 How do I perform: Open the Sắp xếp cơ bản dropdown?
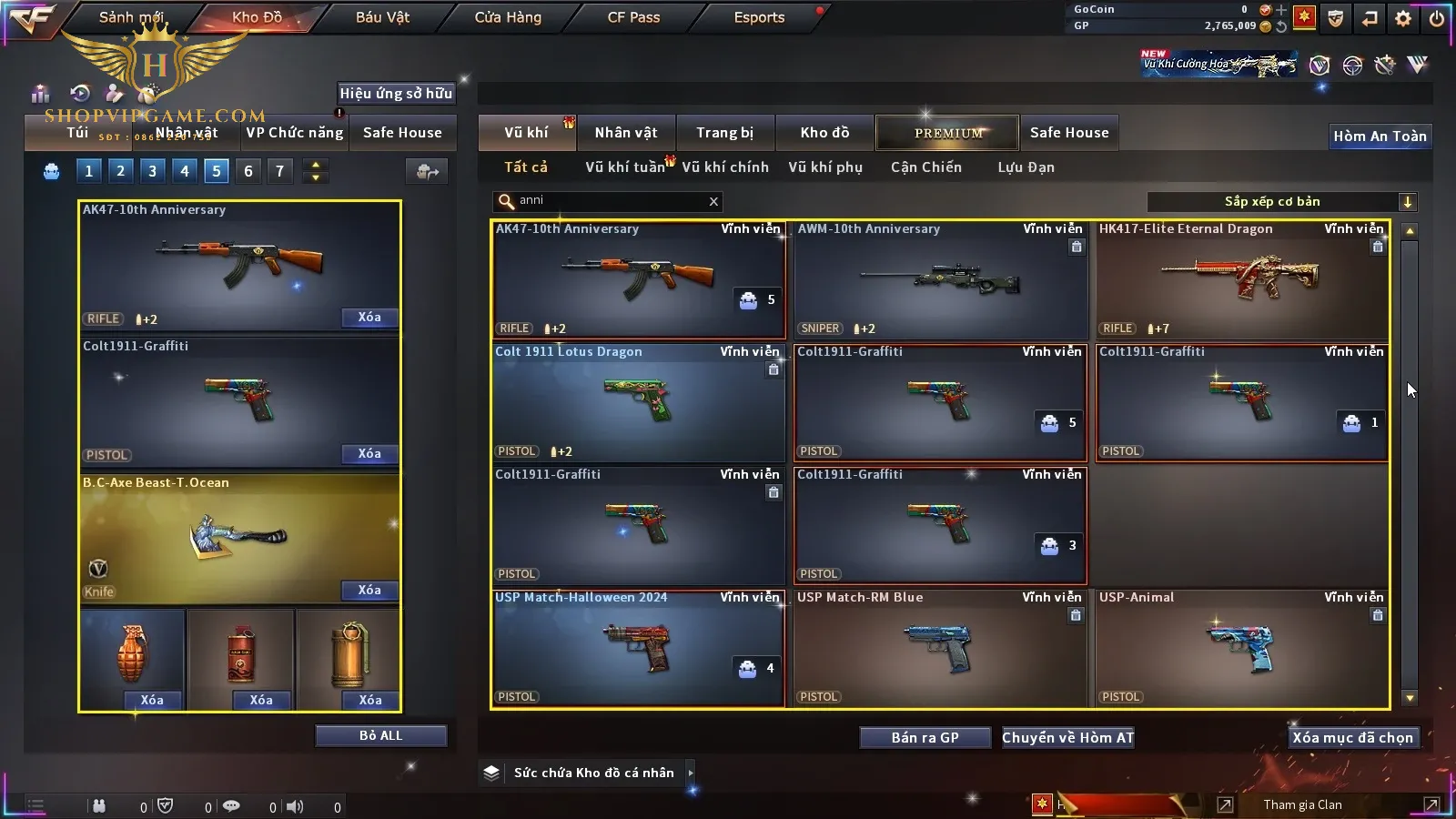(x=1408, y=202)
